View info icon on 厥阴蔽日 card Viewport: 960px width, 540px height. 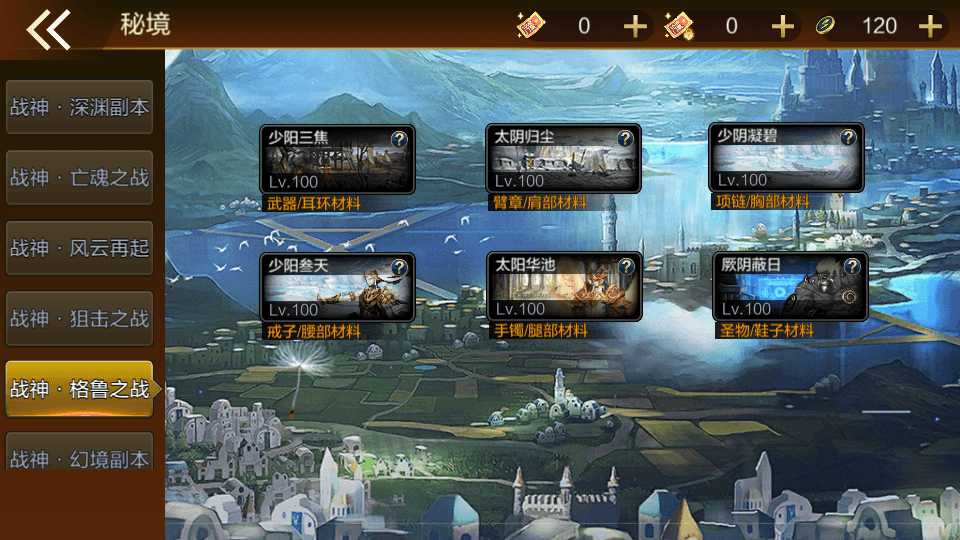[x=852, y=266]
